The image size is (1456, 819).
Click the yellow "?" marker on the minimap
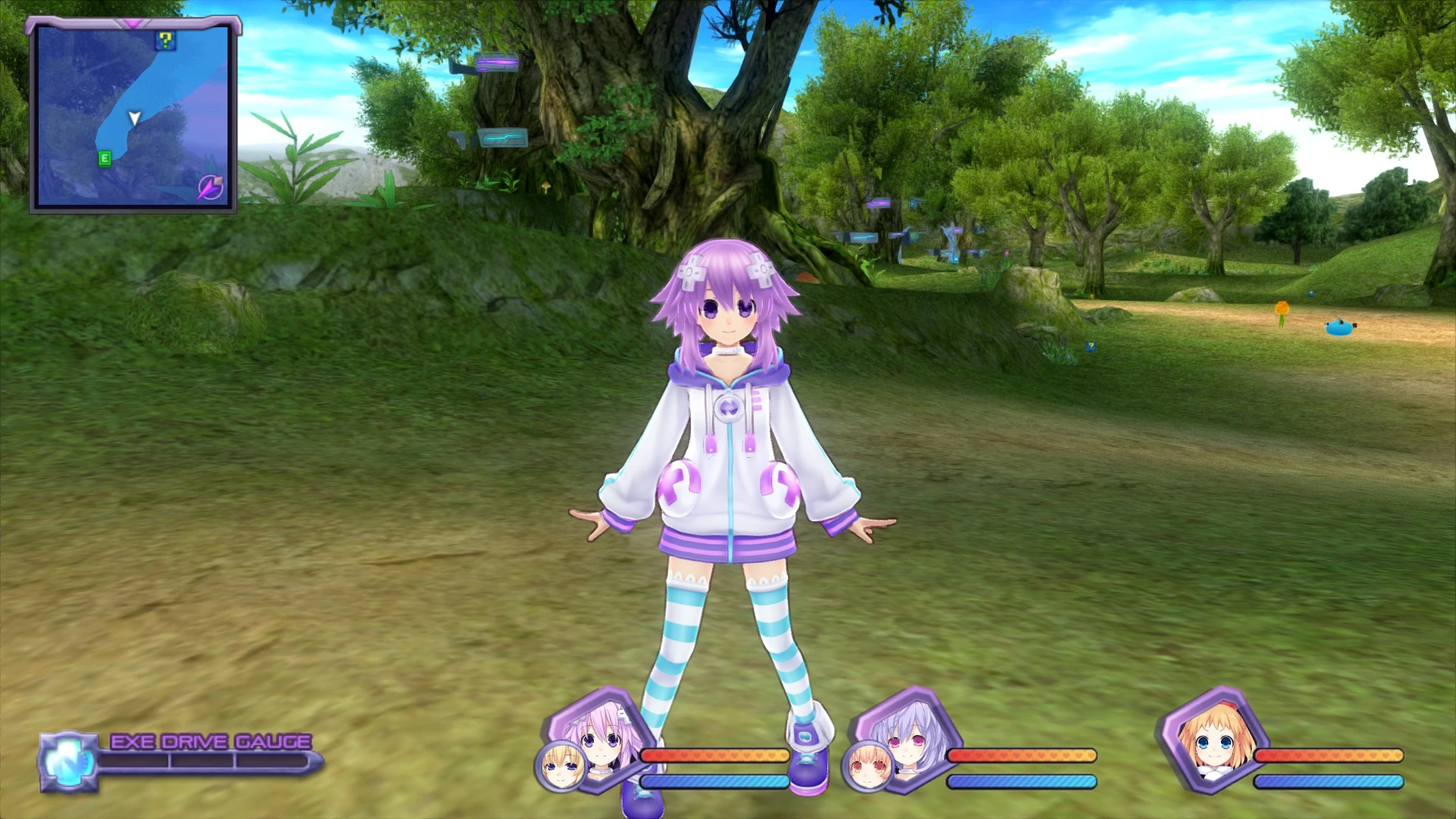(x=166, y=41)
